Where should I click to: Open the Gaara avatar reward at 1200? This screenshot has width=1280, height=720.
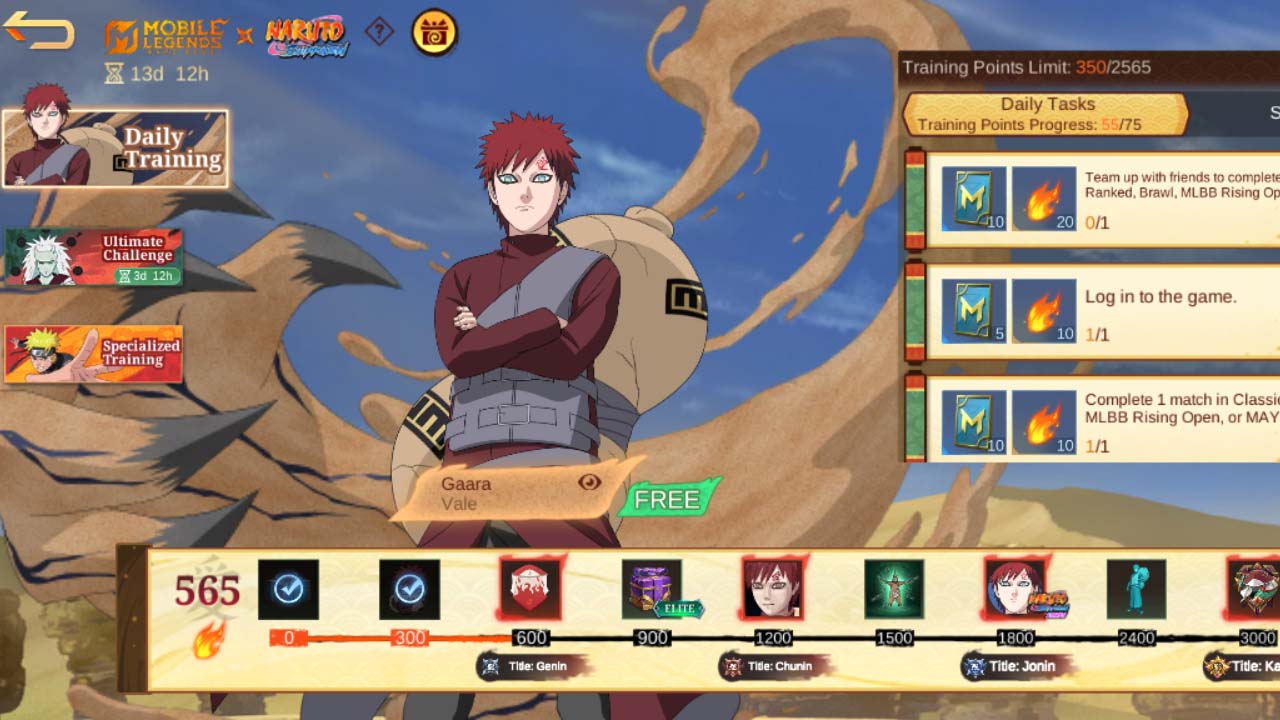(771, 589)
